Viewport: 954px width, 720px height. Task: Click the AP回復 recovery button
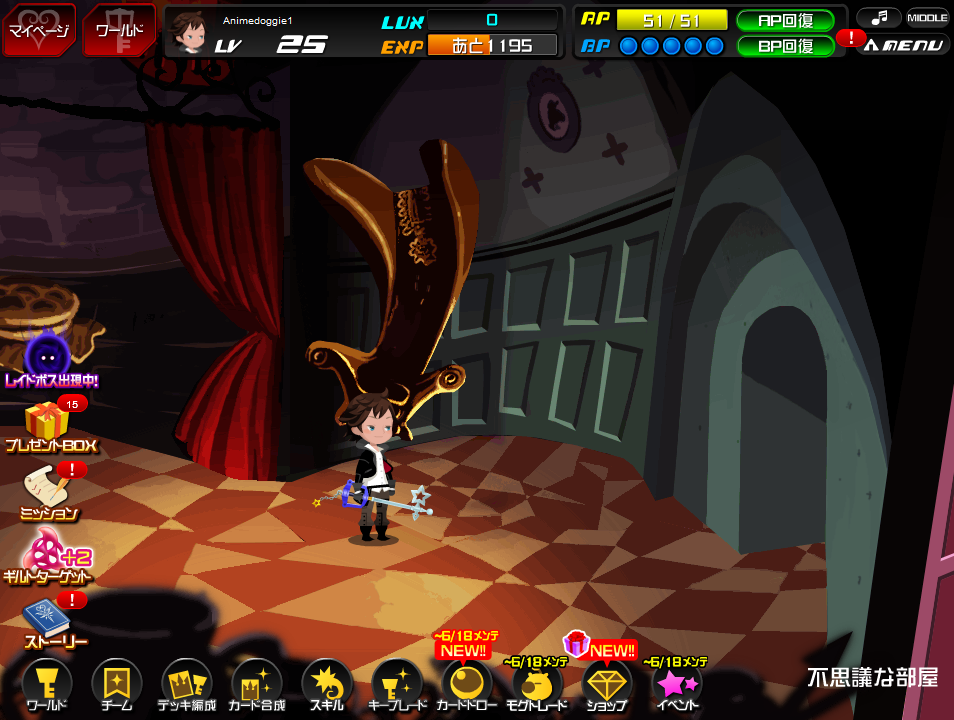click(x=785, y=20)
